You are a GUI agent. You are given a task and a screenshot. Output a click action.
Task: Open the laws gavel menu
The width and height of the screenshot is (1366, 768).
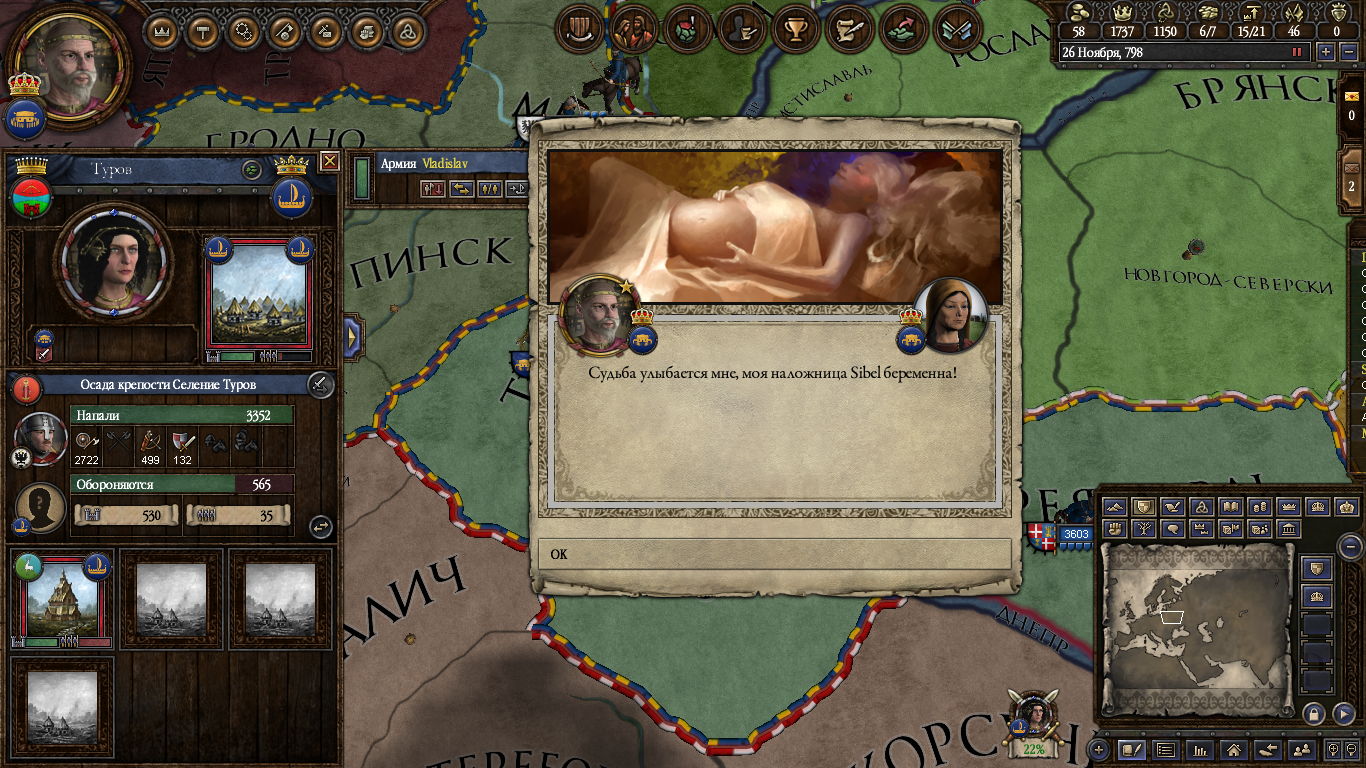(203, 31)
